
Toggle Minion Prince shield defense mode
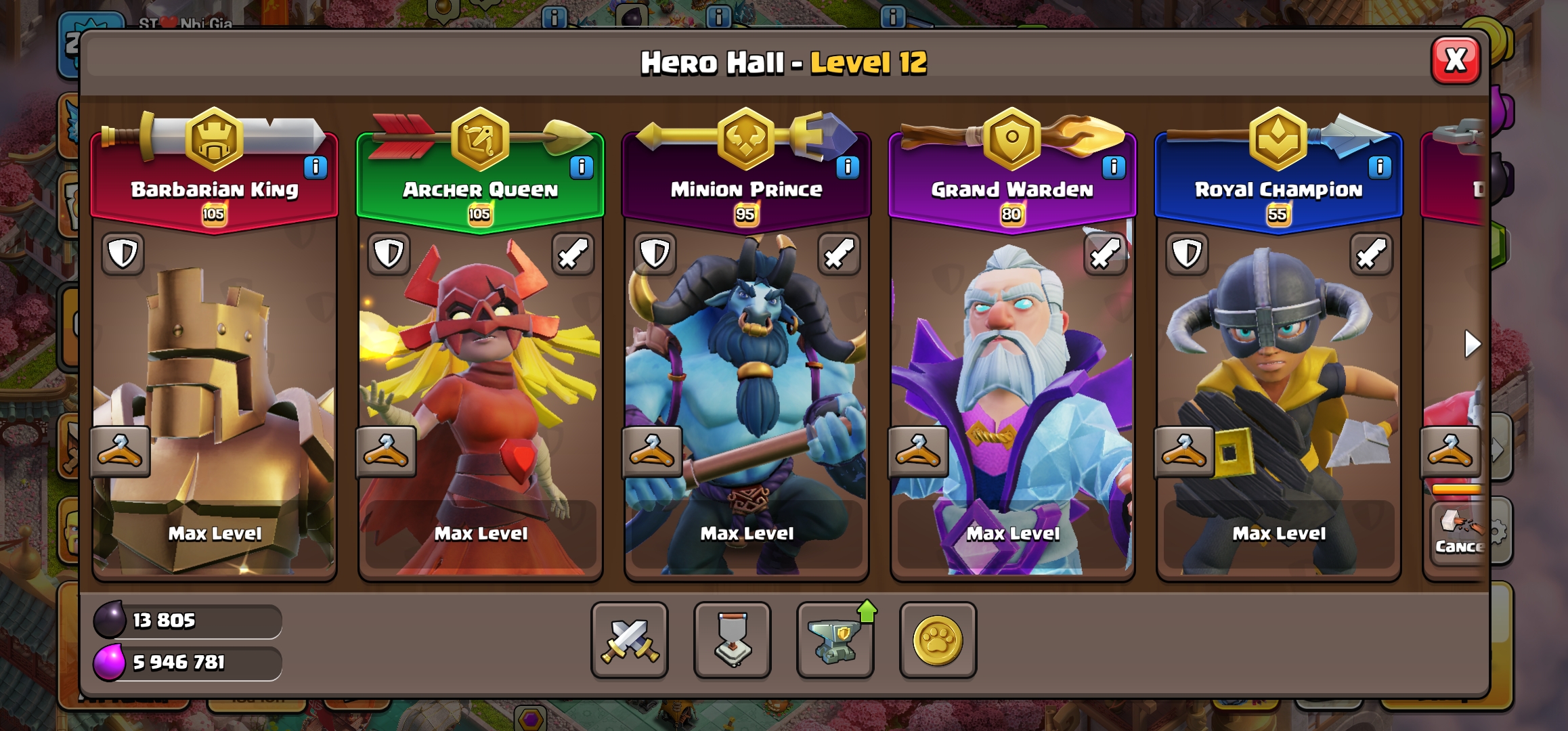tap(655, 254)
